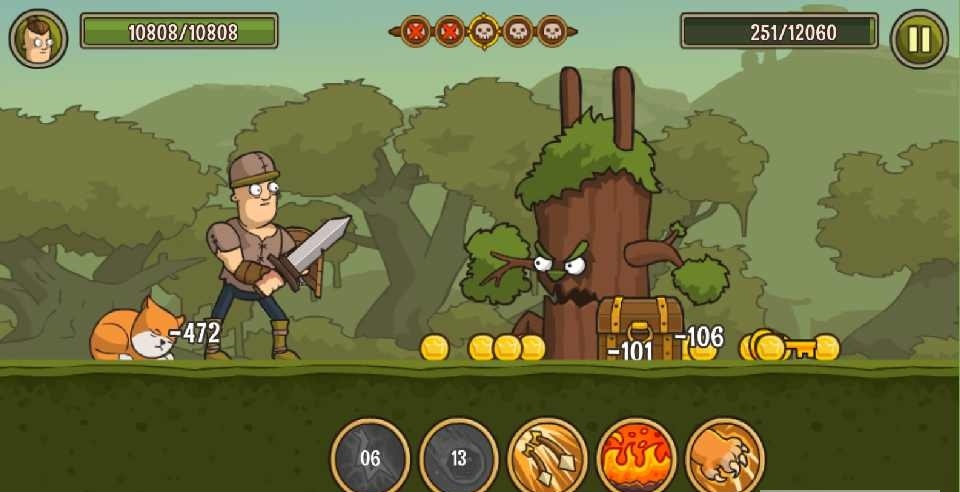Trigger the cat claw swipe ability

coord(725,457)
